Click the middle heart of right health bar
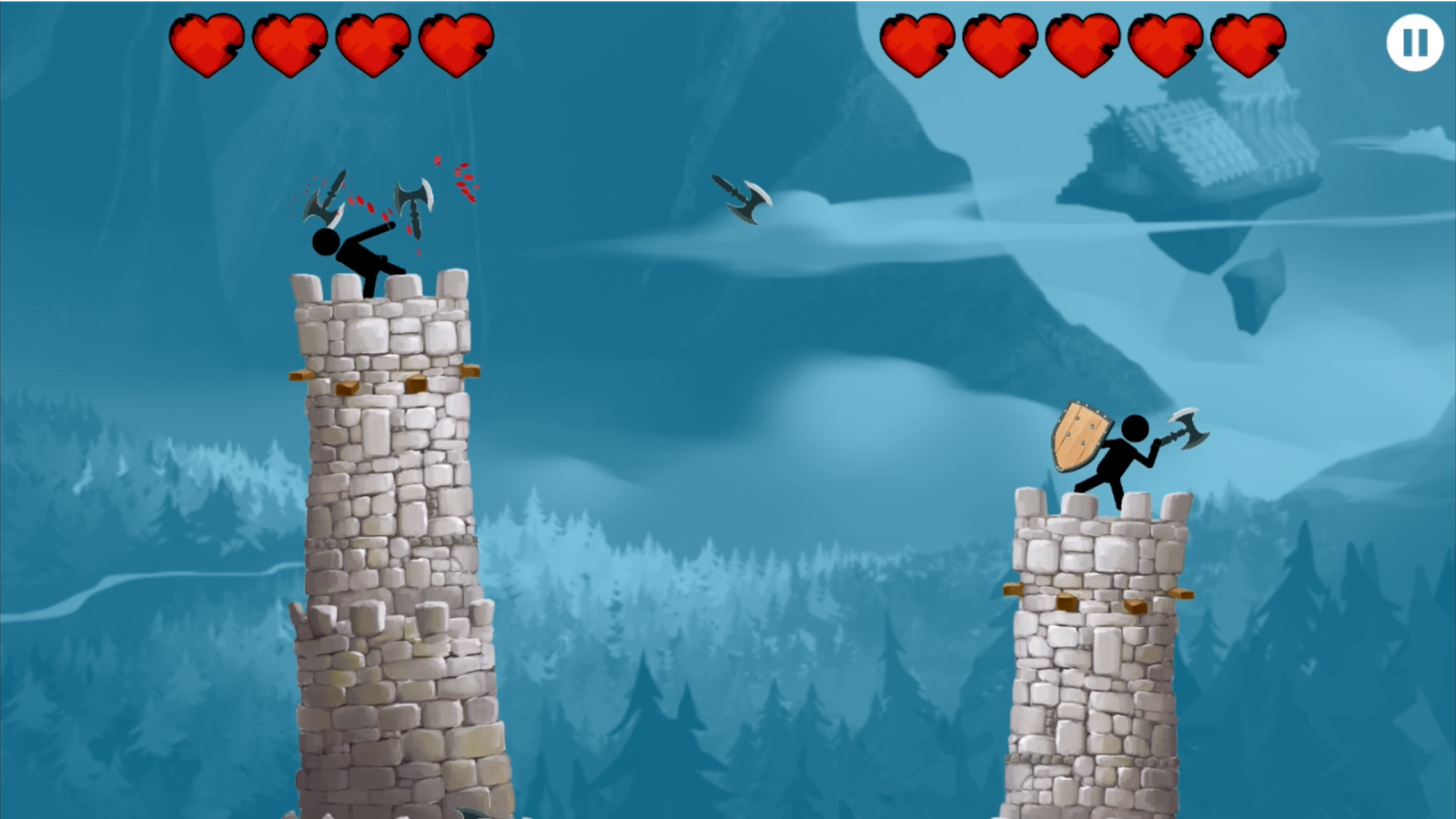The width and height of the screenshot is (1456, 819). click(x=1080, y=43)
